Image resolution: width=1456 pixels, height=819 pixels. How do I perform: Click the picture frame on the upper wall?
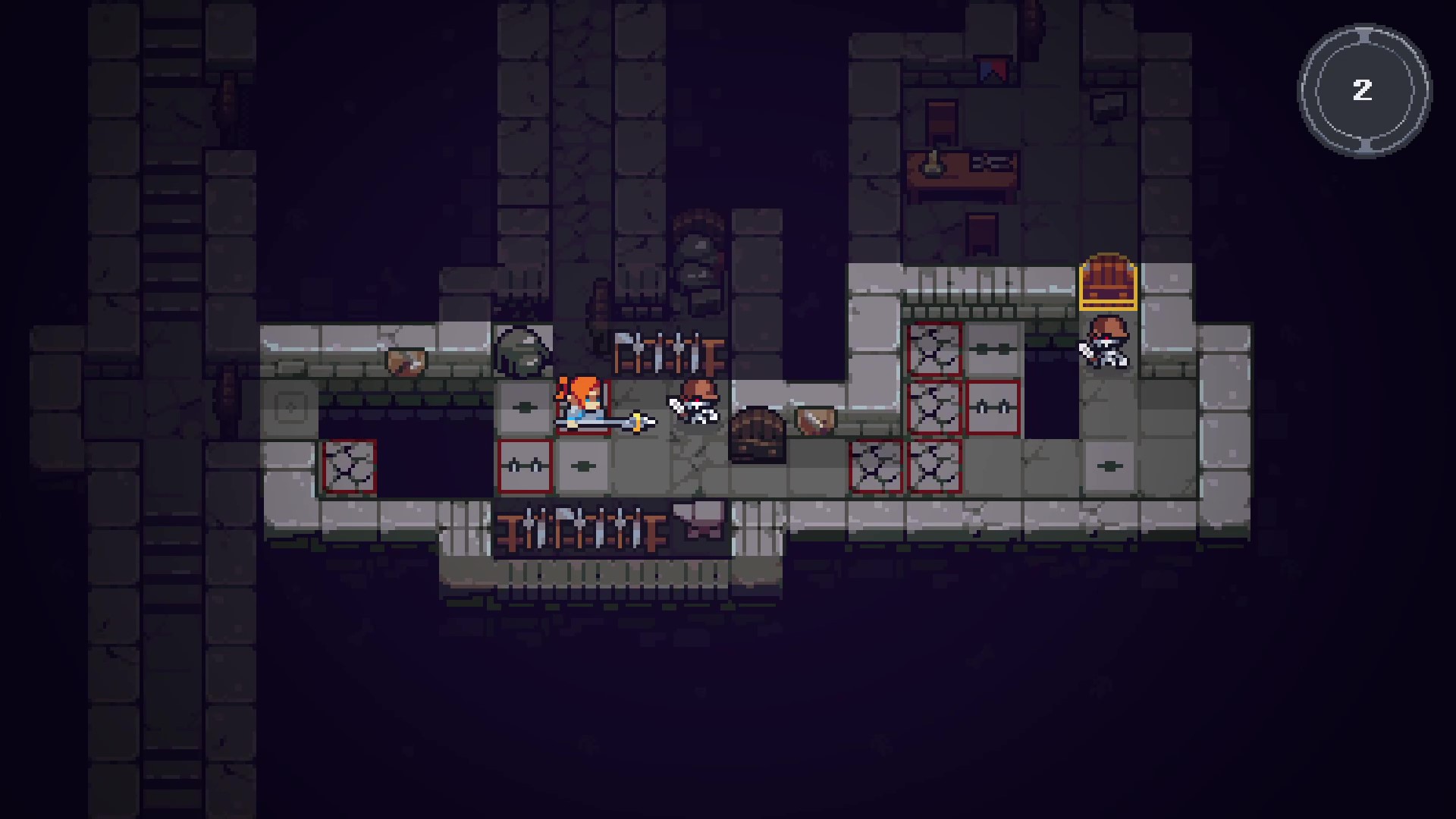pyautogui.click(x=1107, y=109)
